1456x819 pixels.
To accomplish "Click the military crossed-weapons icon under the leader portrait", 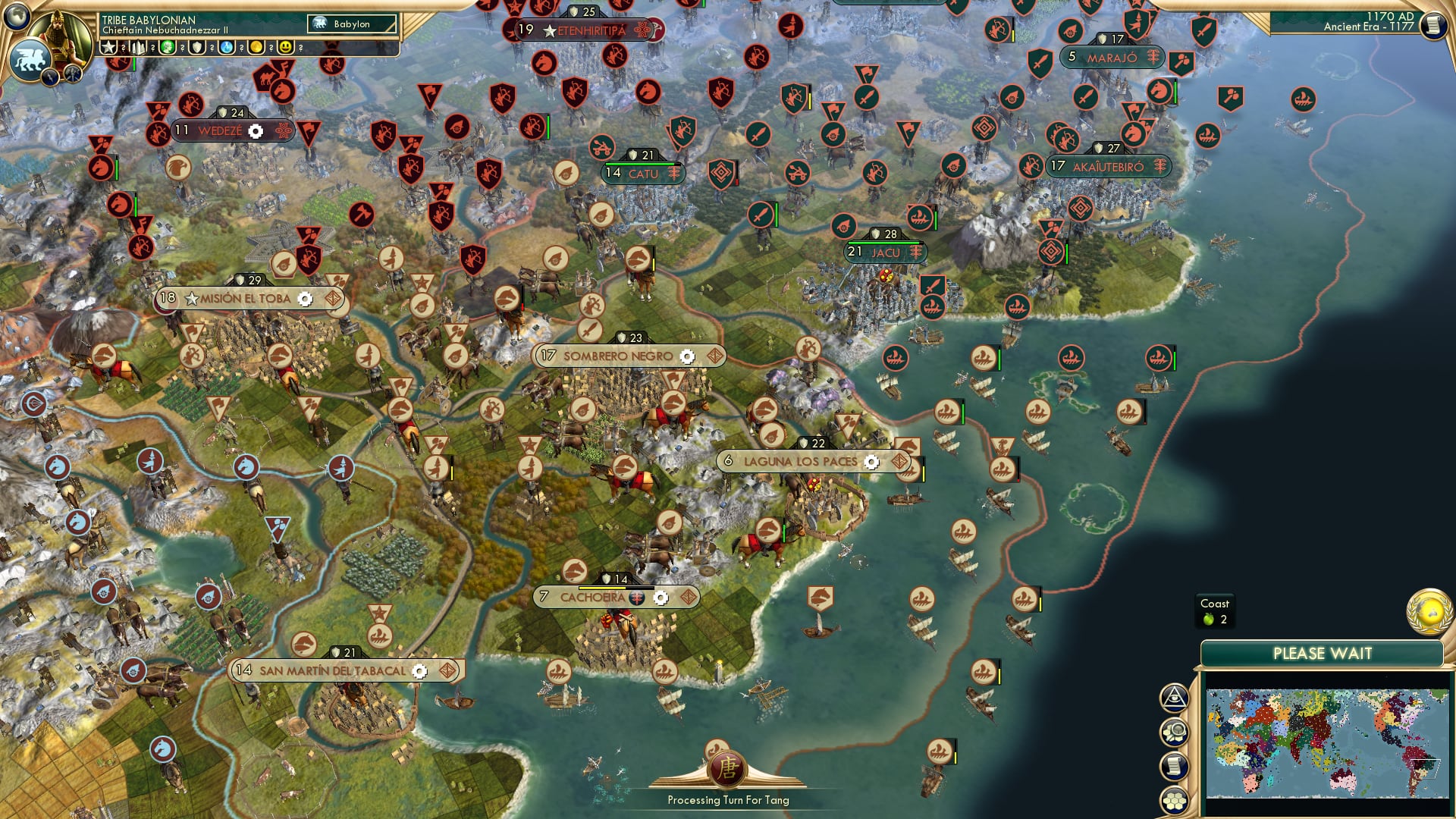I will click(x=136, y=47).
